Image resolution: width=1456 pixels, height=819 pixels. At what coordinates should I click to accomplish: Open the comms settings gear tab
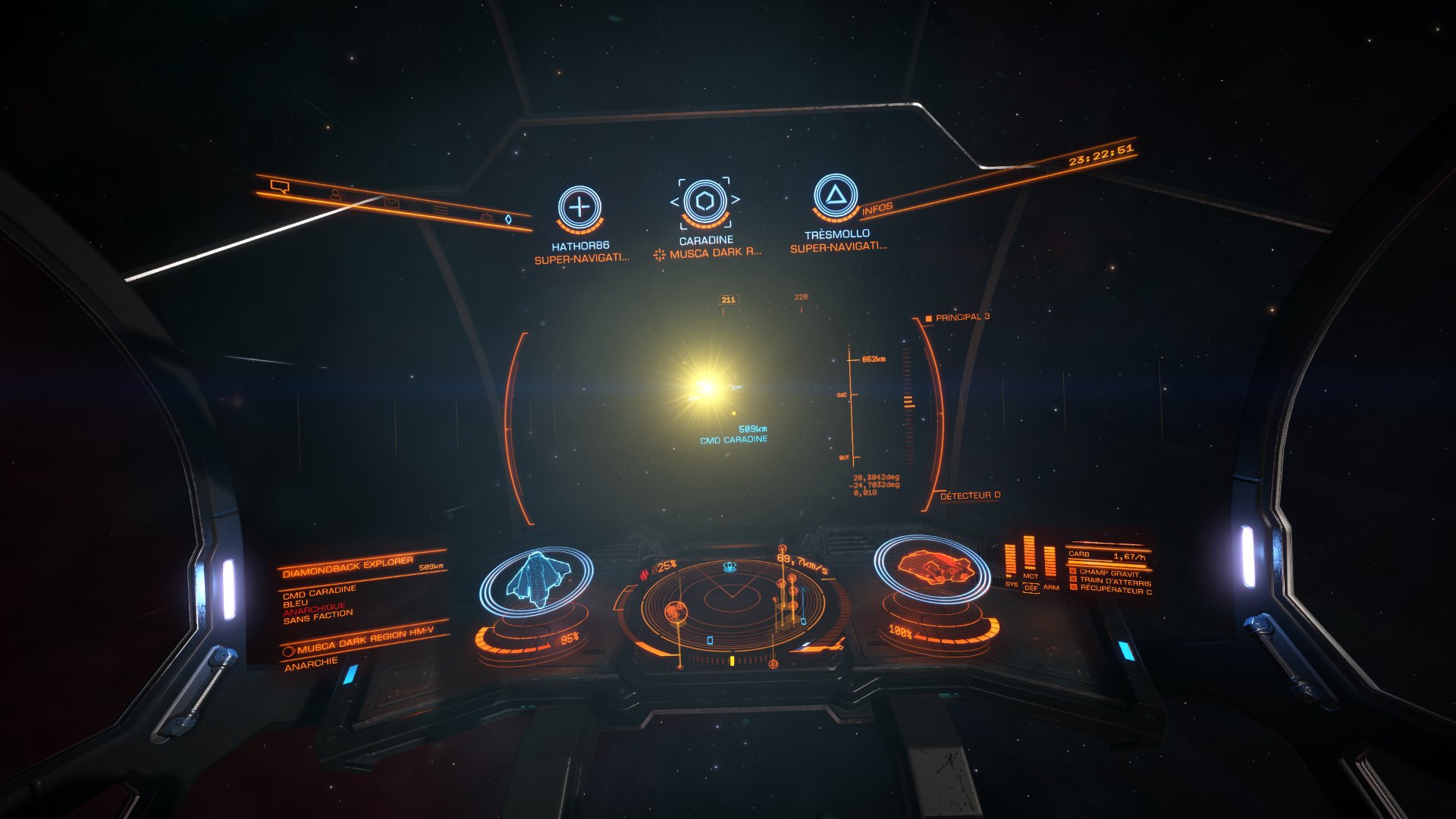(486, 217)
